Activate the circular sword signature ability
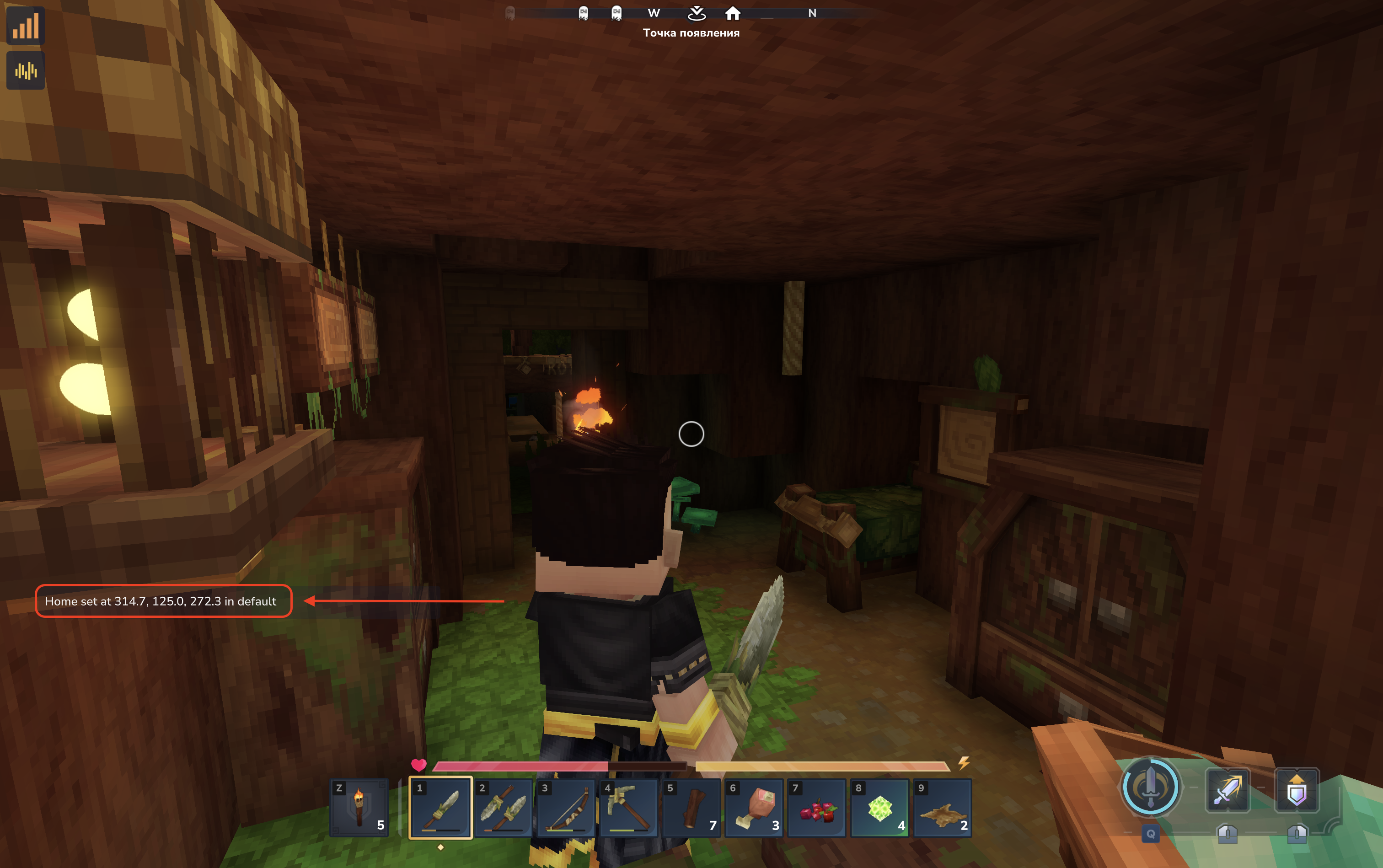This screenshot has width=1383, height=868. (1150, 787)
